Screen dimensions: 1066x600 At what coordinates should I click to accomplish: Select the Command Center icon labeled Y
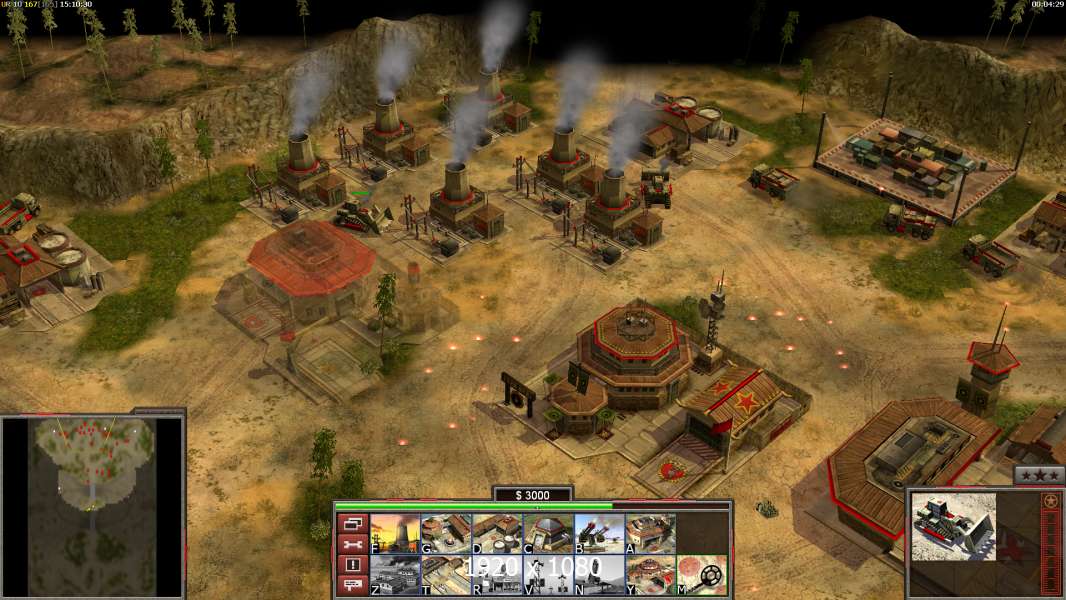pos(650,575)
